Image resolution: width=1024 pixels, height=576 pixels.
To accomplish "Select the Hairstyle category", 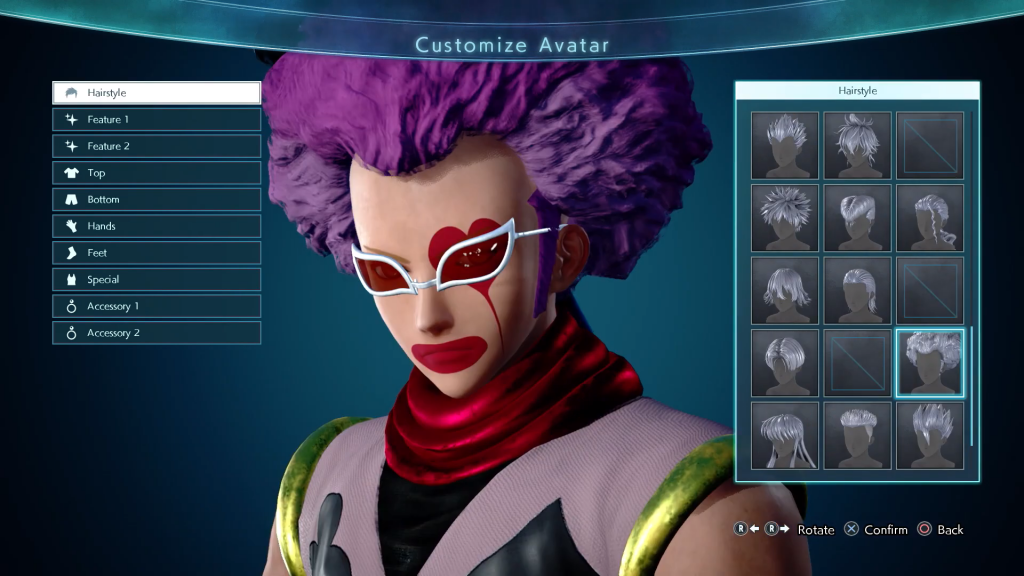I will coord(157,93).
